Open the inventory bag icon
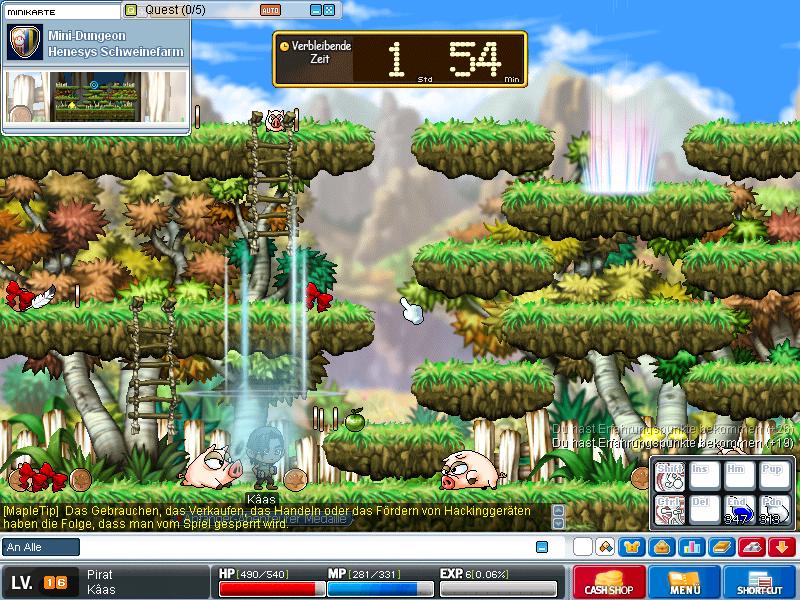Viewport: 800px width, 600px height. 661,547
